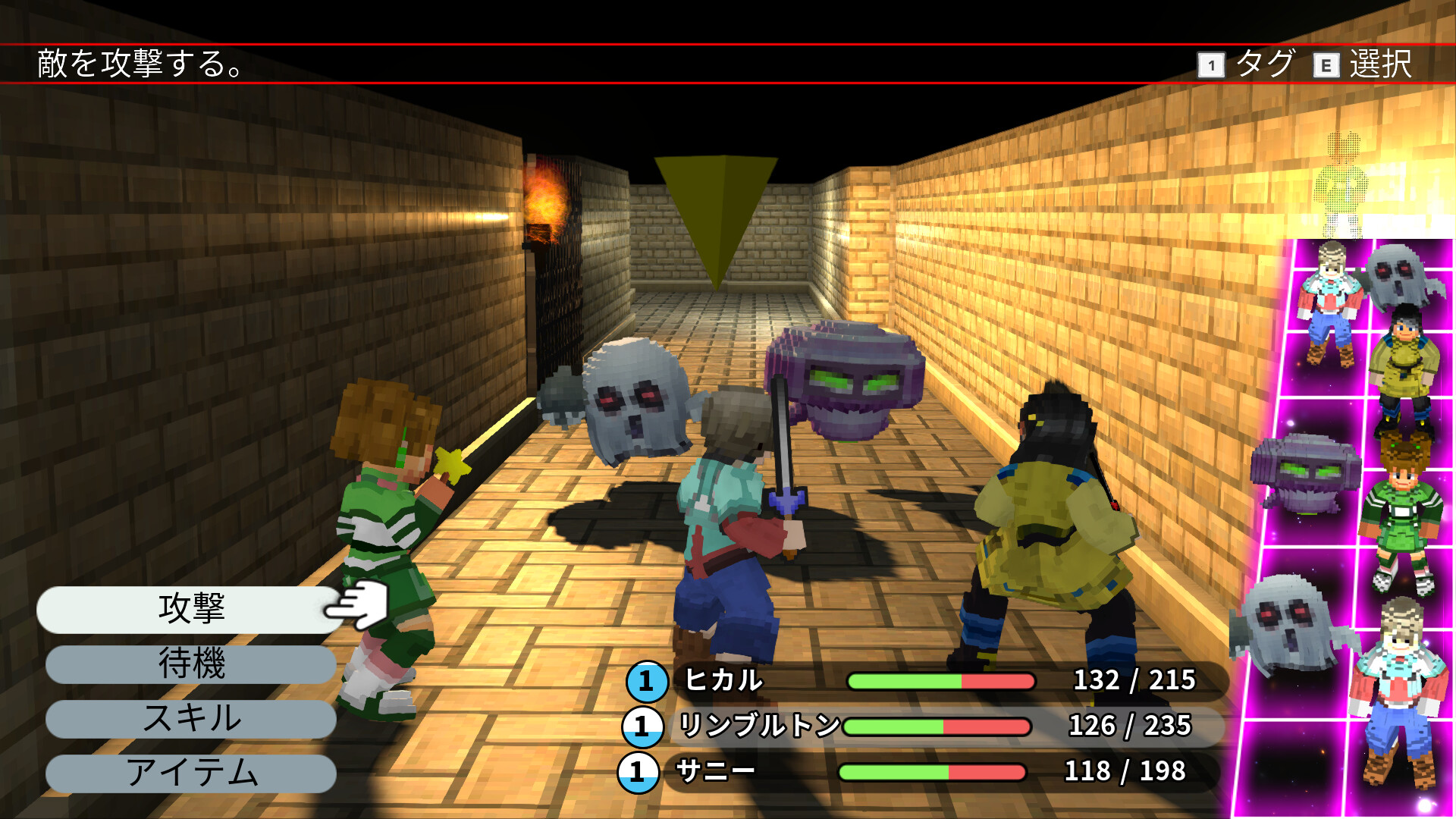Open the スキル skill menu

[190, 718]
